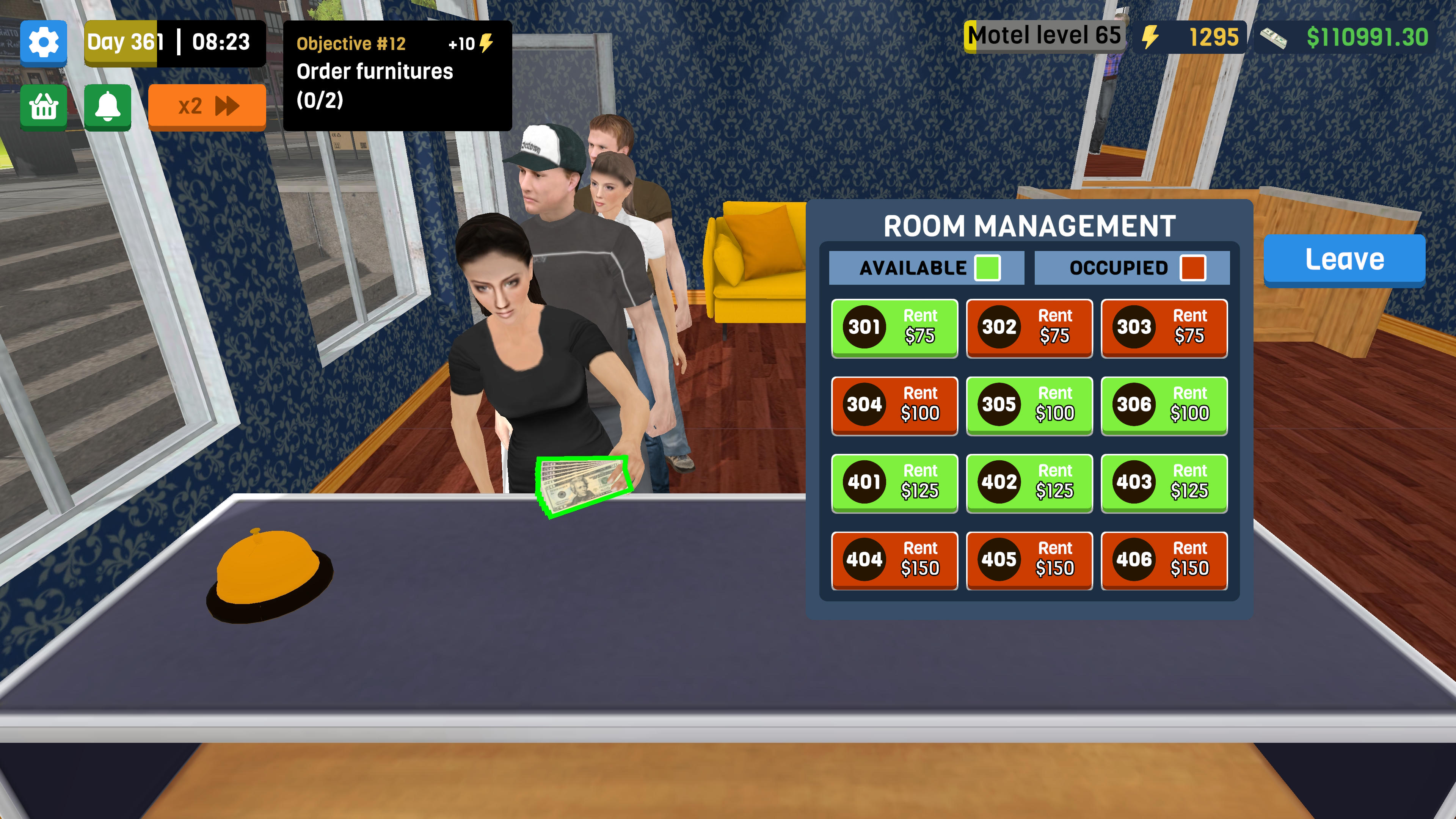Open the shop basket panel

pos(44,107)
